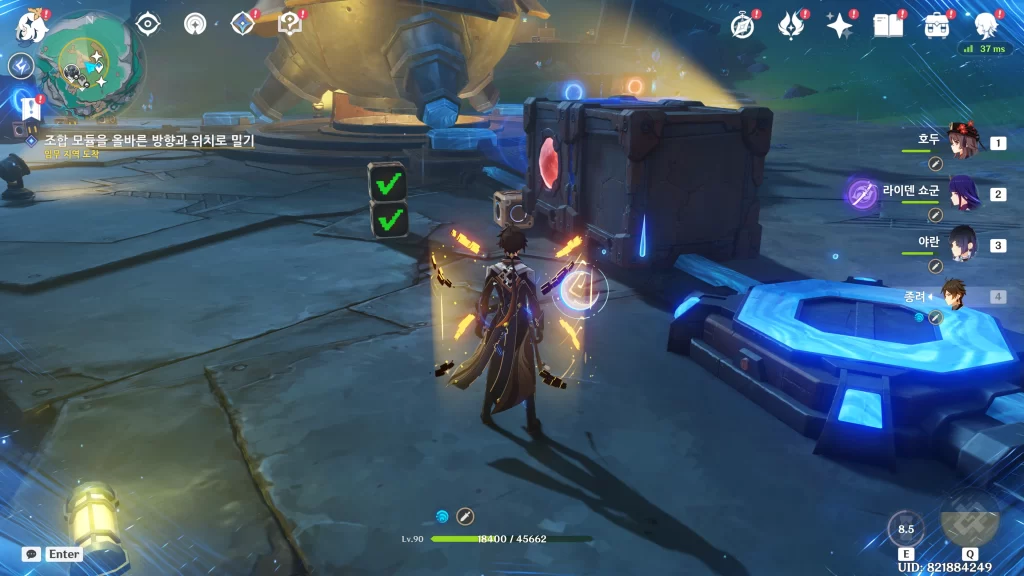Open the question mark tutorial book icon
The height and width of the screenshot is (576, 1024).
[290, 24]
